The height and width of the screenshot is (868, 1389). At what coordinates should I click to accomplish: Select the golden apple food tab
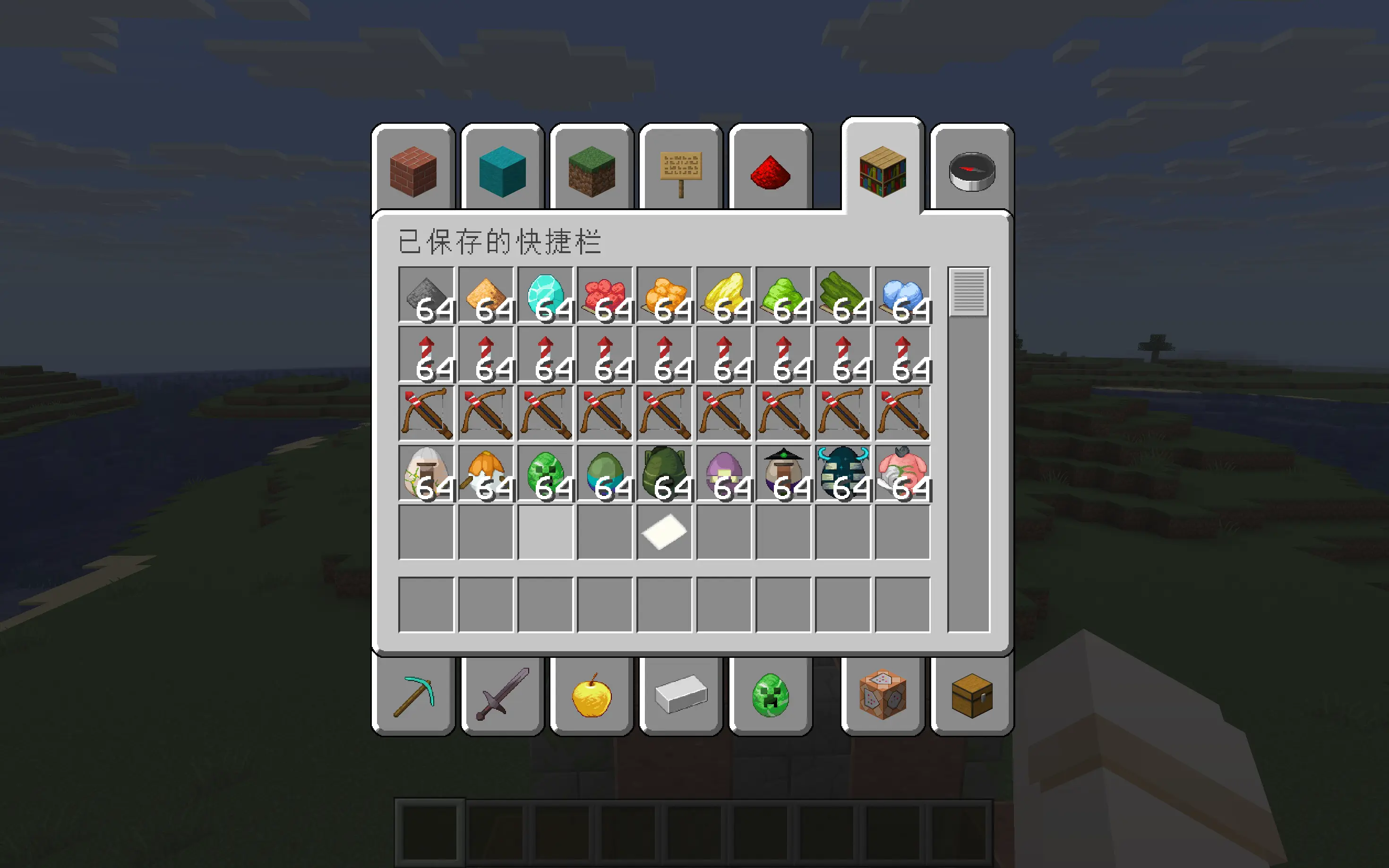click(x=592, y=696)
